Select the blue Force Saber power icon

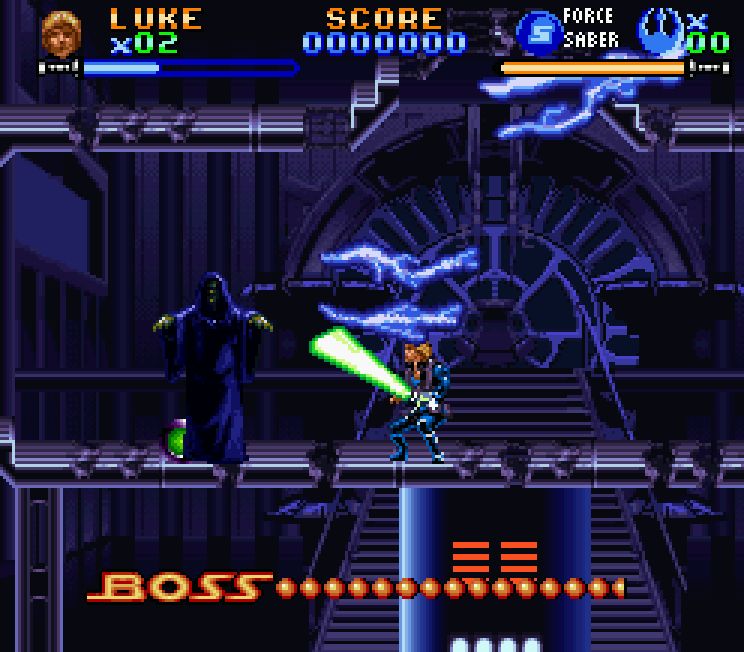538,33
